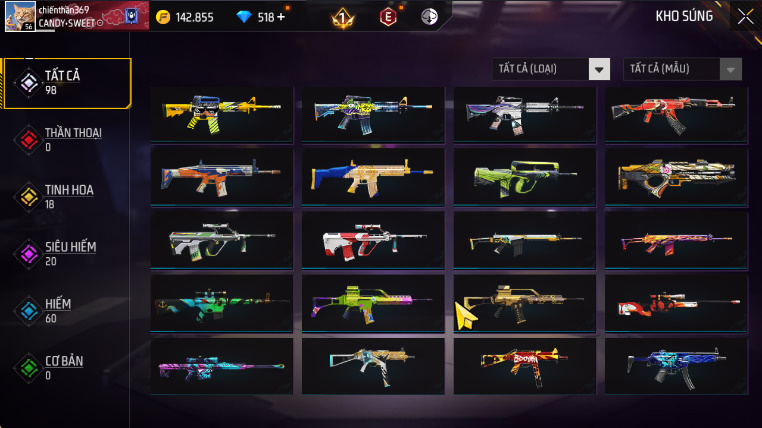Show the SIÊU HIẾM weapon skins
The height and width of the screenshot is (428, 762).
(66, 252)
